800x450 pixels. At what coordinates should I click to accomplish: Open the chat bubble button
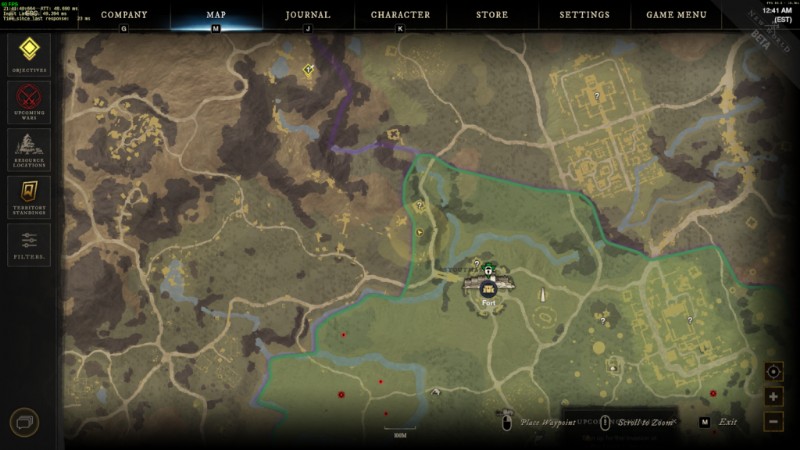tap(24, 422)
